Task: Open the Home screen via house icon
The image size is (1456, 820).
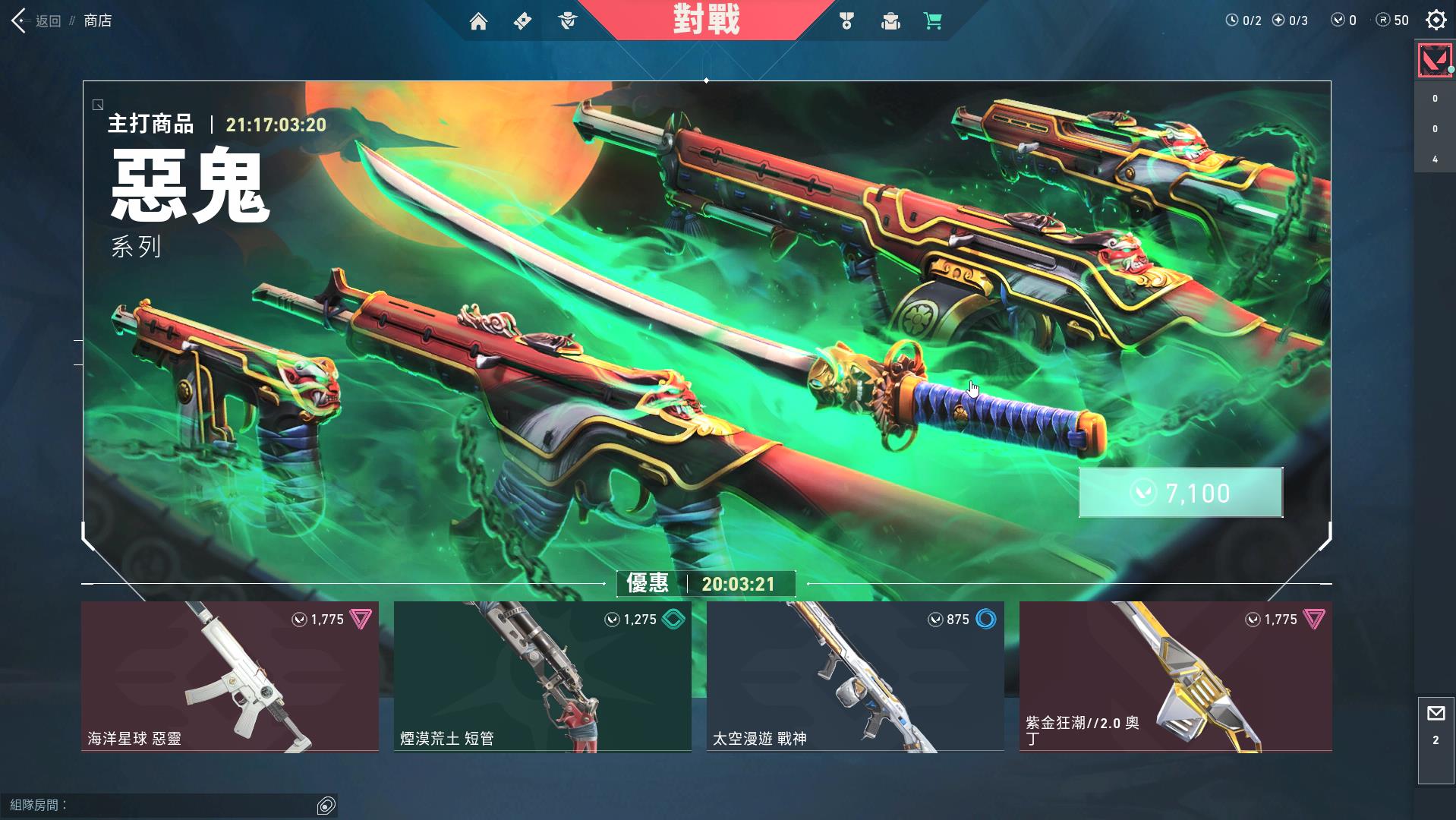Action: (x=478, y=21)
